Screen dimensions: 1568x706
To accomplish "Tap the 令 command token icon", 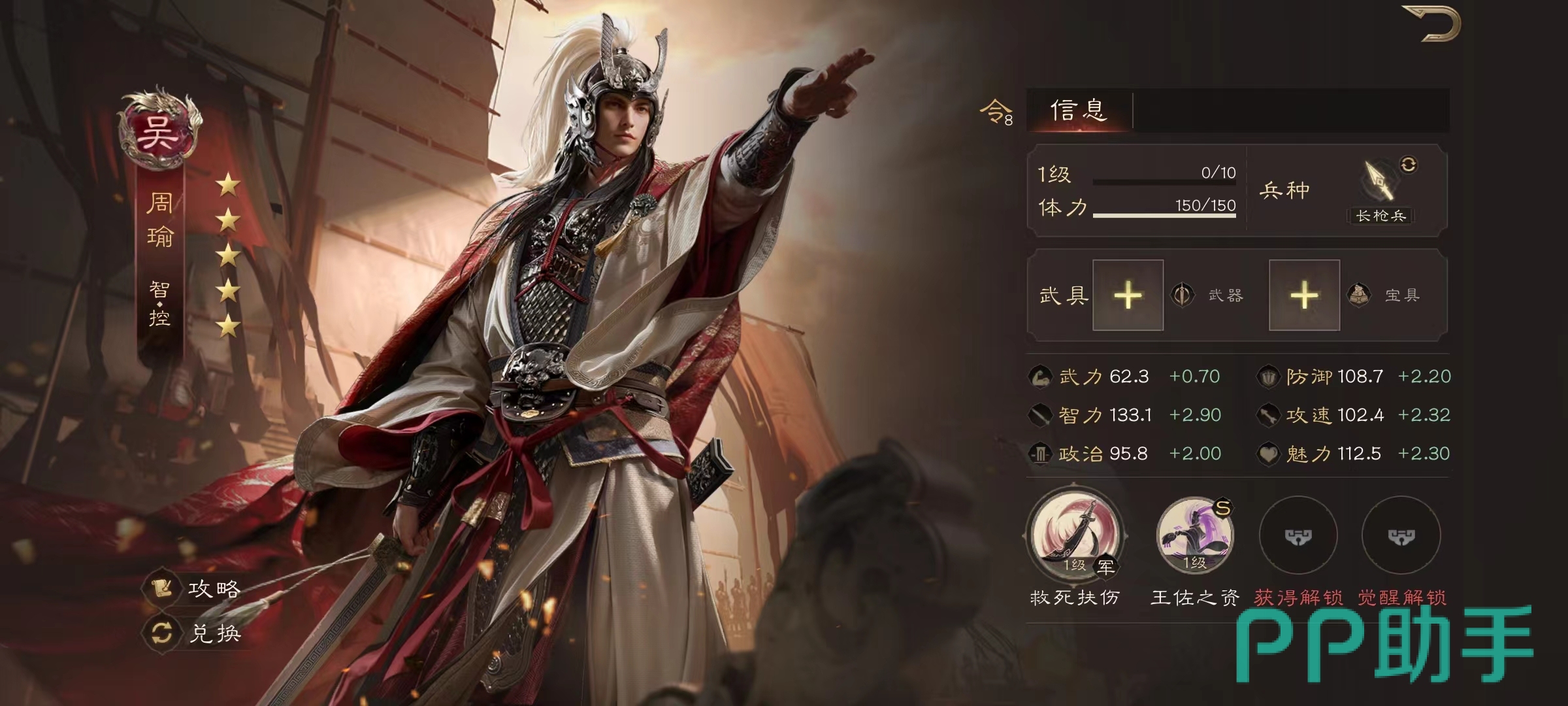I will 996,112.
